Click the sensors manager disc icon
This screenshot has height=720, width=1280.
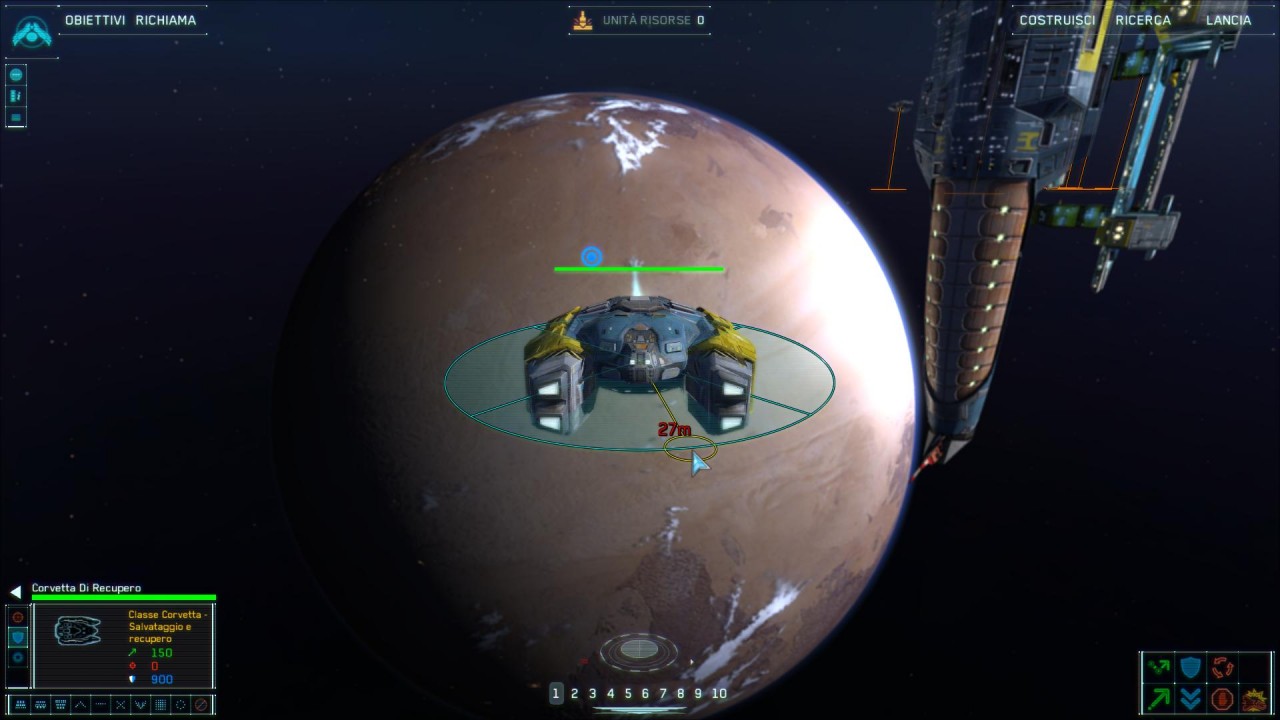639,651
